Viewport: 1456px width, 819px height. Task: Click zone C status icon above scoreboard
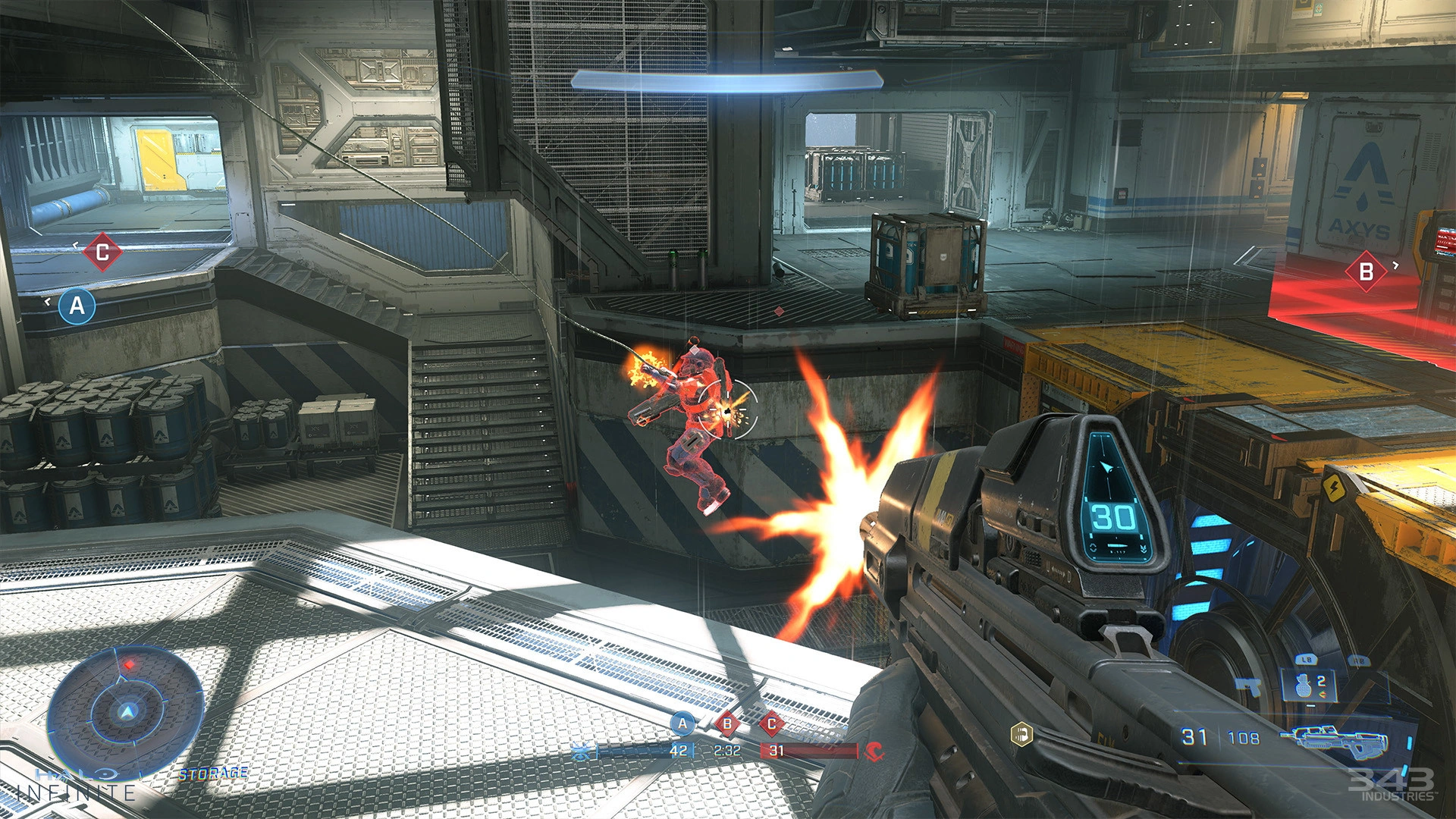click(771, 723)
